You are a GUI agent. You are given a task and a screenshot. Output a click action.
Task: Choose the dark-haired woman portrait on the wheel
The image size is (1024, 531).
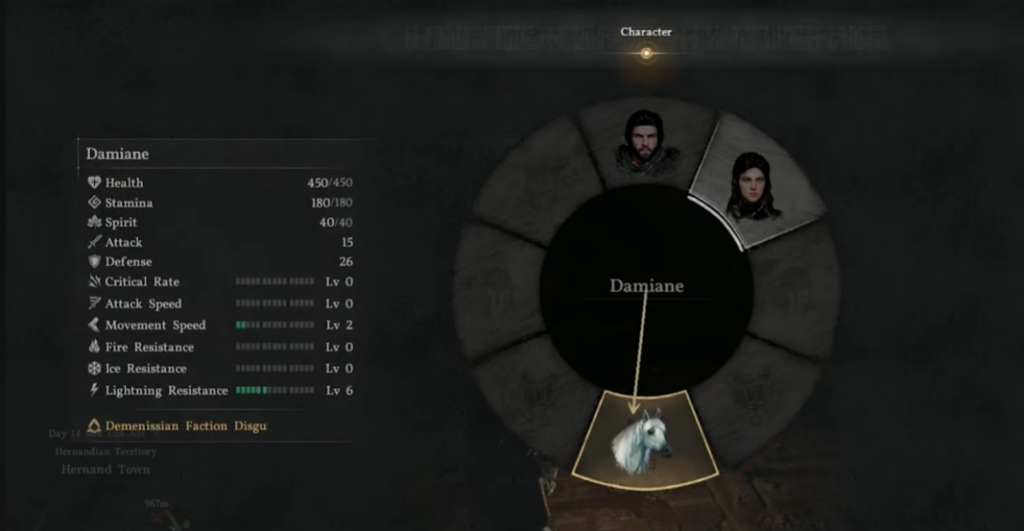pos(753,185)
